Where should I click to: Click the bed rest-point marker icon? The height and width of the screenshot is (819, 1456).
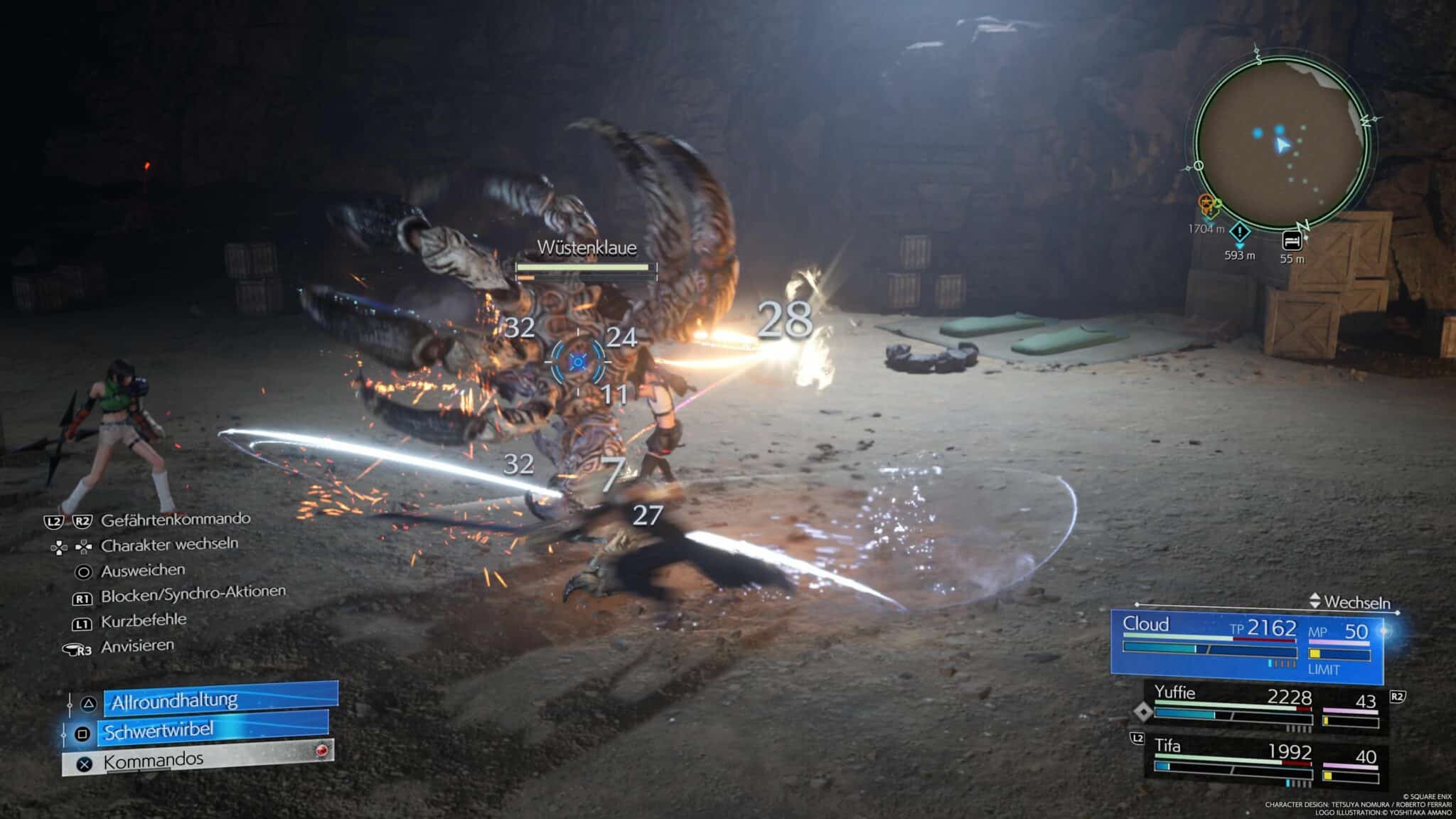coord(1292,241)
